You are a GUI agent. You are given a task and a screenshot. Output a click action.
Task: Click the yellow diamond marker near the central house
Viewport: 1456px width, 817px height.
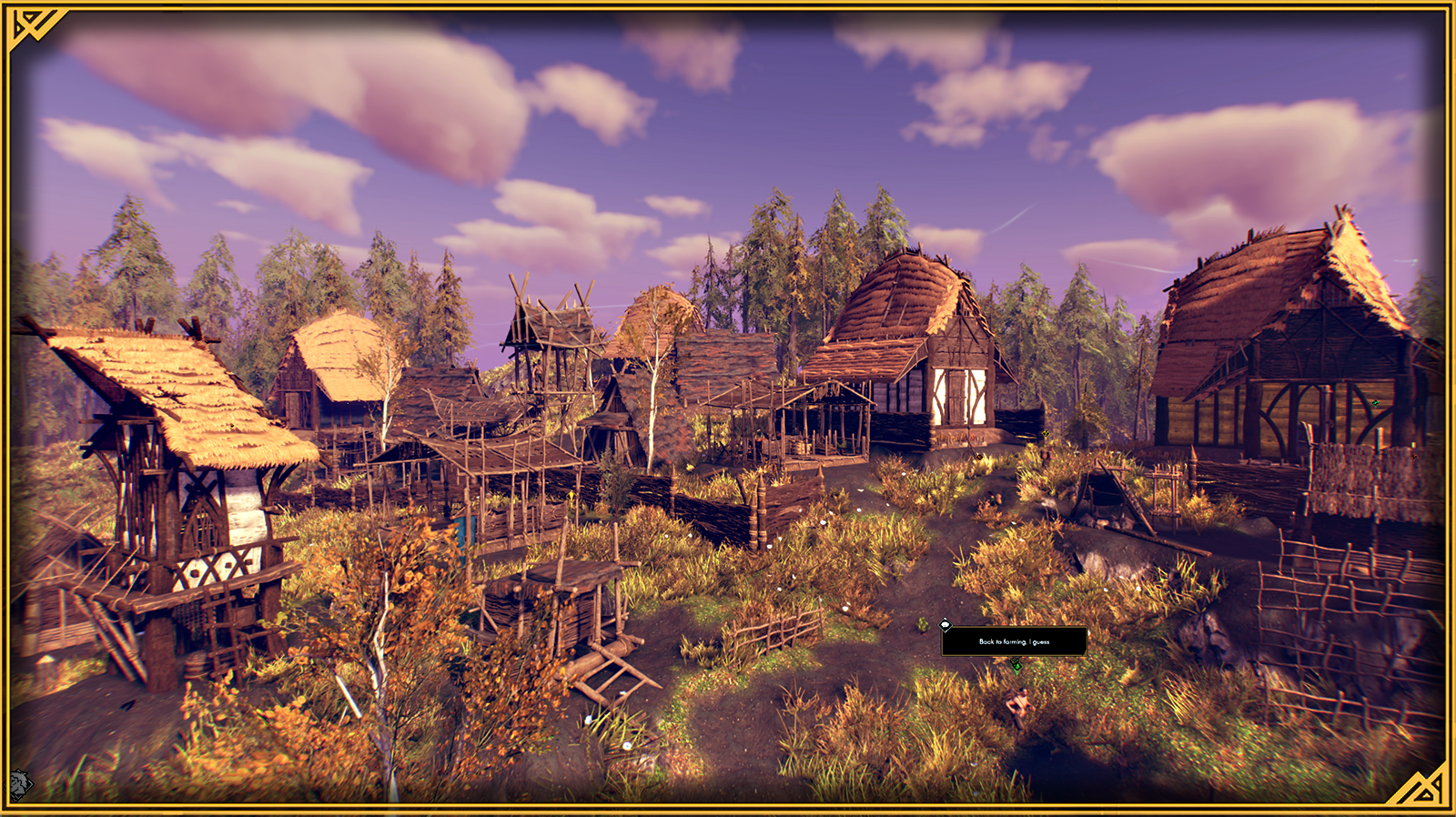[1045, 434]
